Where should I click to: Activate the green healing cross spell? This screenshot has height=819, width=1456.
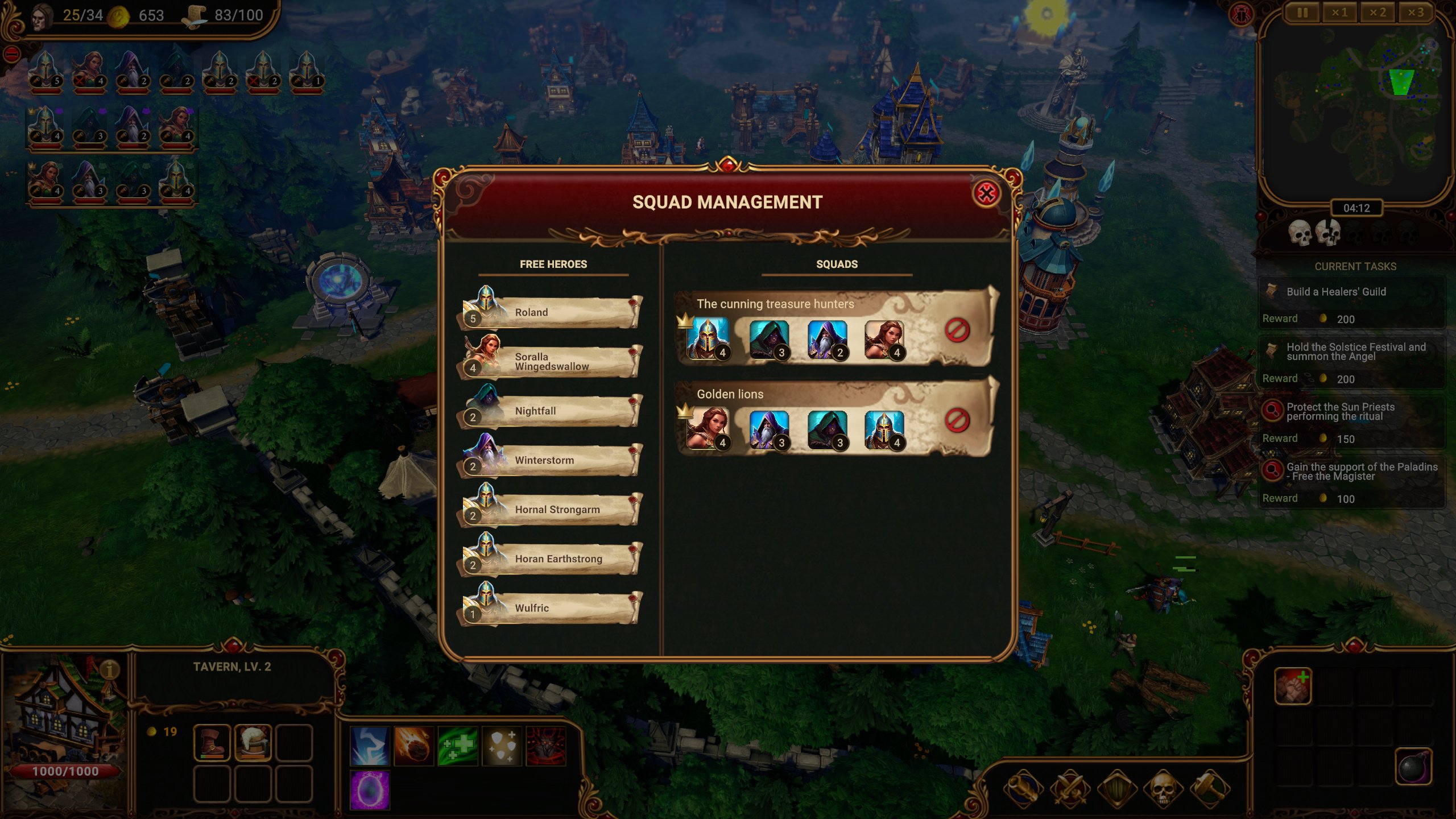point(458,746)
